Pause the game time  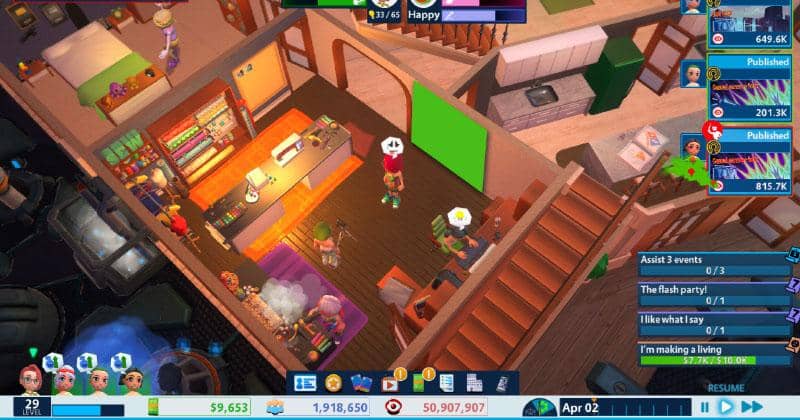704,407
